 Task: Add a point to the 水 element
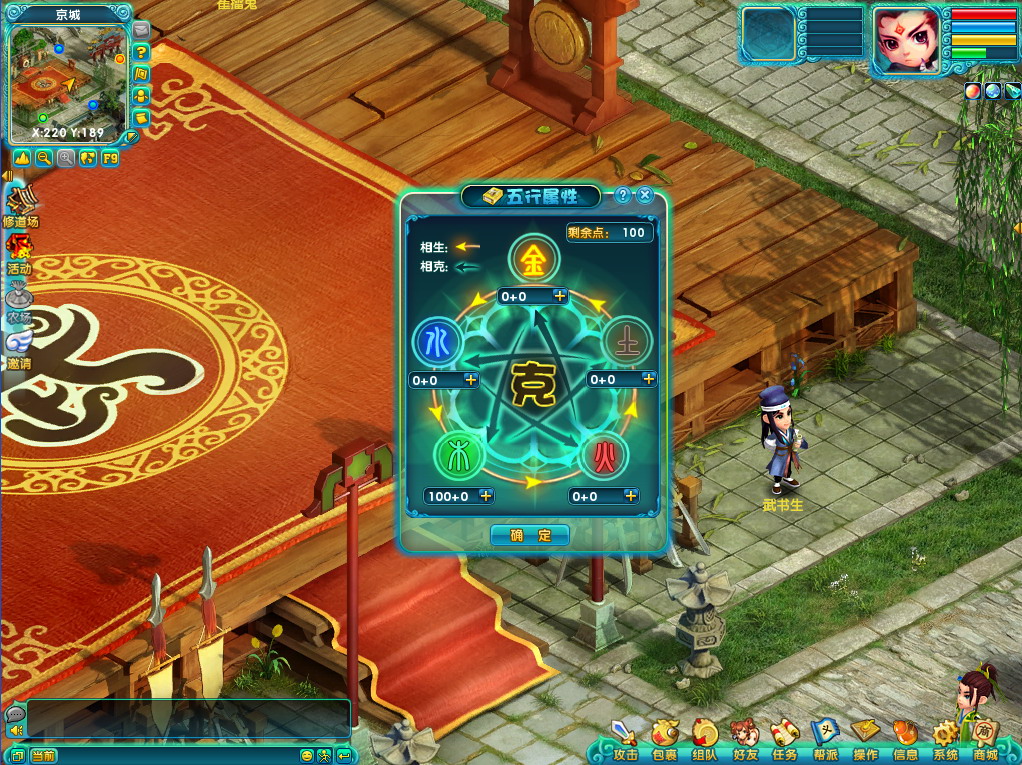pyautogui.click(x=471, y=380)
